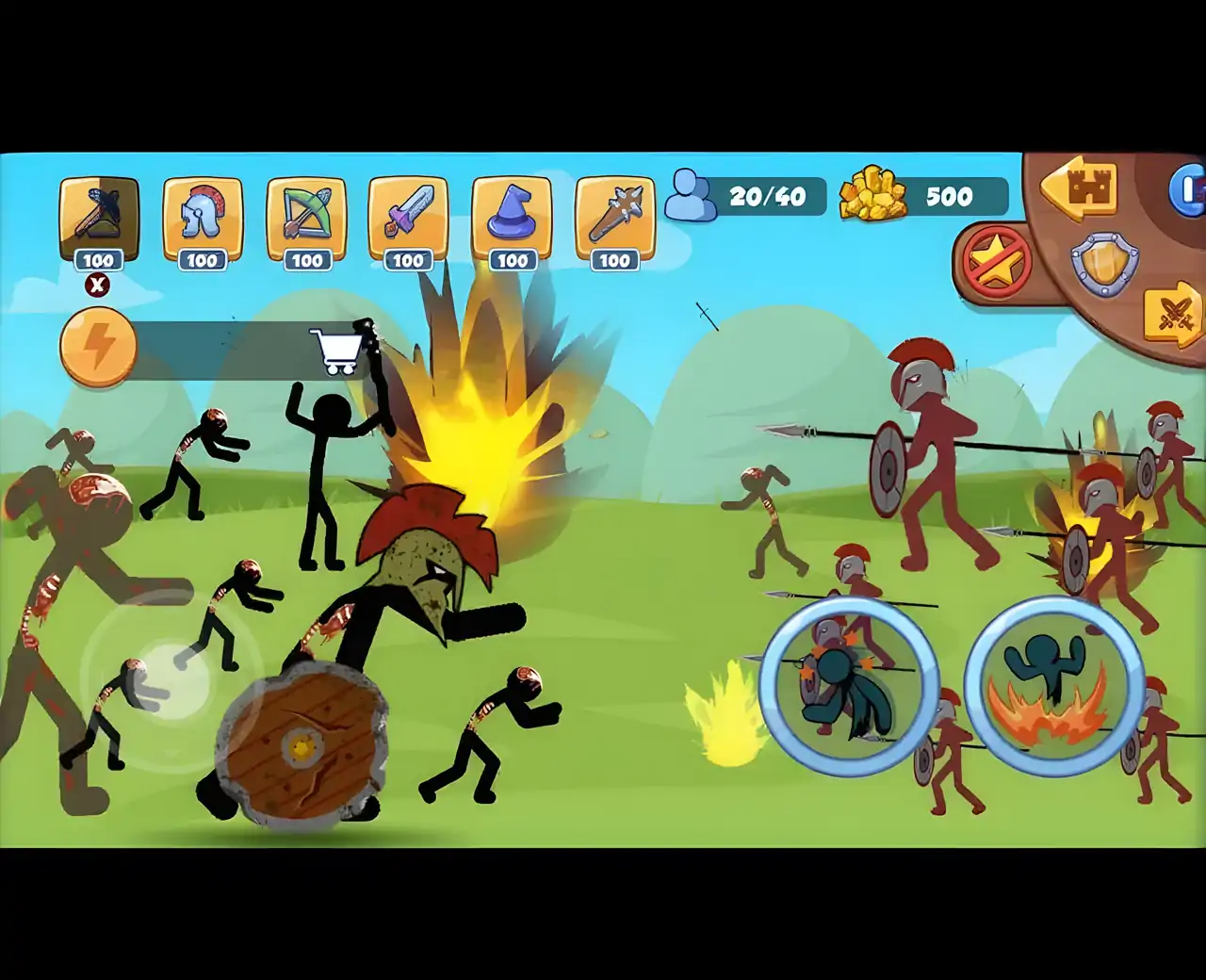
Task: Select the Swordwrath sword spawn icon
Action: tap(409, 217)
